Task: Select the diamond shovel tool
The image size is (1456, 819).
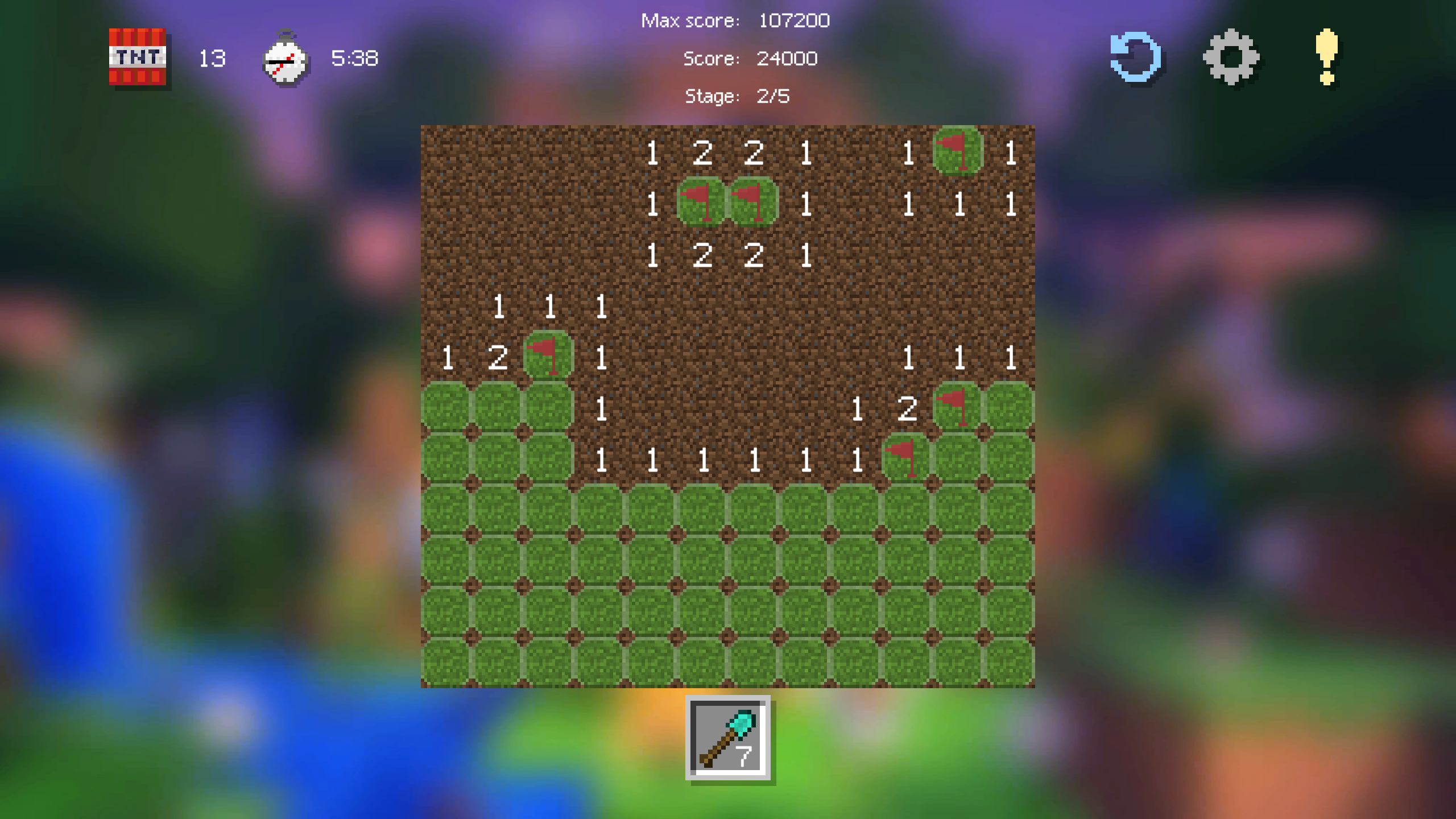Action: pos(727,737)
